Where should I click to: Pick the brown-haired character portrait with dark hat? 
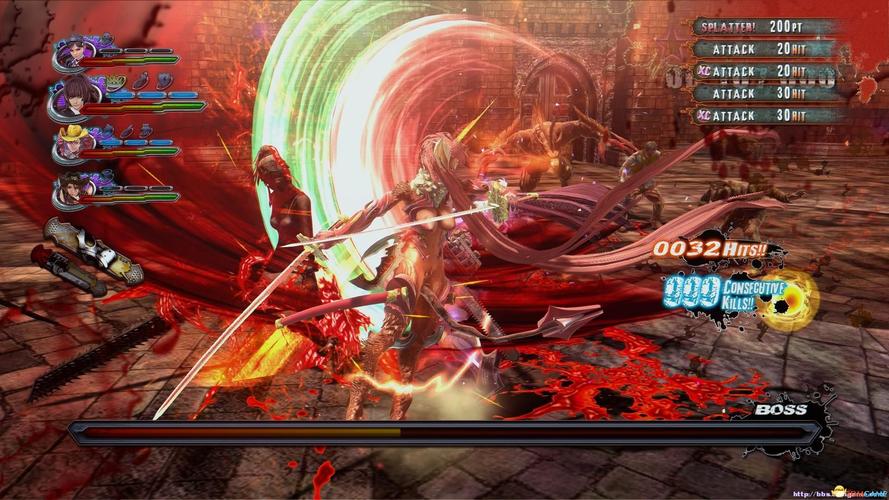[x=70, y=187]
